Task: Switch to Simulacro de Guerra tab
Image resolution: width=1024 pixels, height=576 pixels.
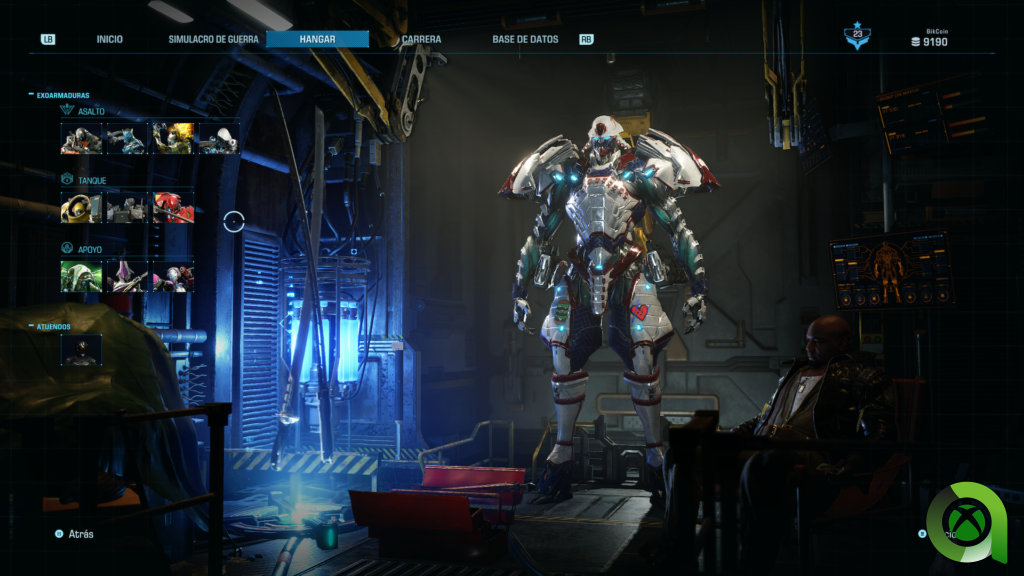Action: pos(213,40)
